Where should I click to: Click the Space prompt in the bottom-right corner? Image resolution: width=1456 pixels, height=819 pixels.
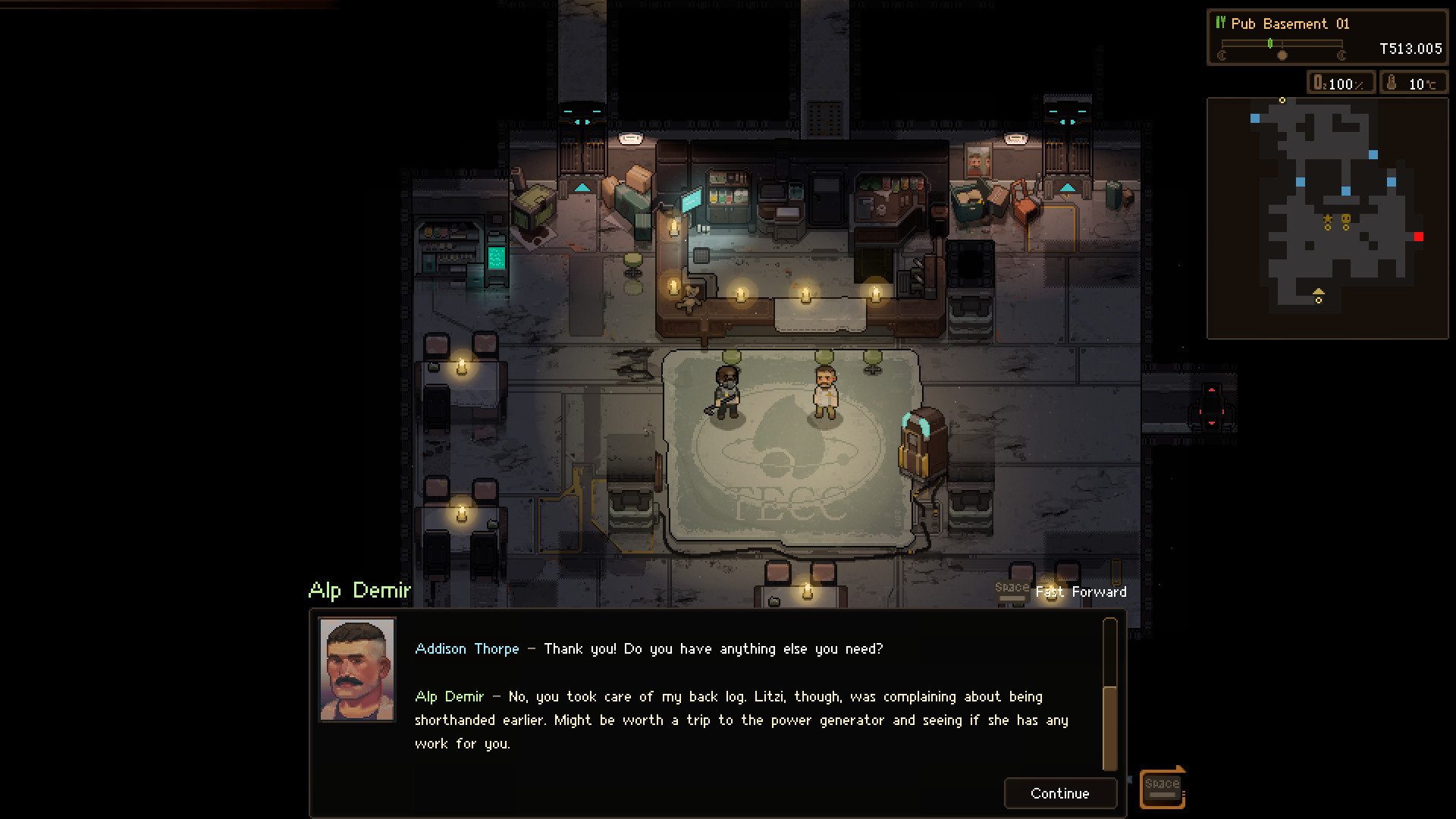(x=1162, y=786)
